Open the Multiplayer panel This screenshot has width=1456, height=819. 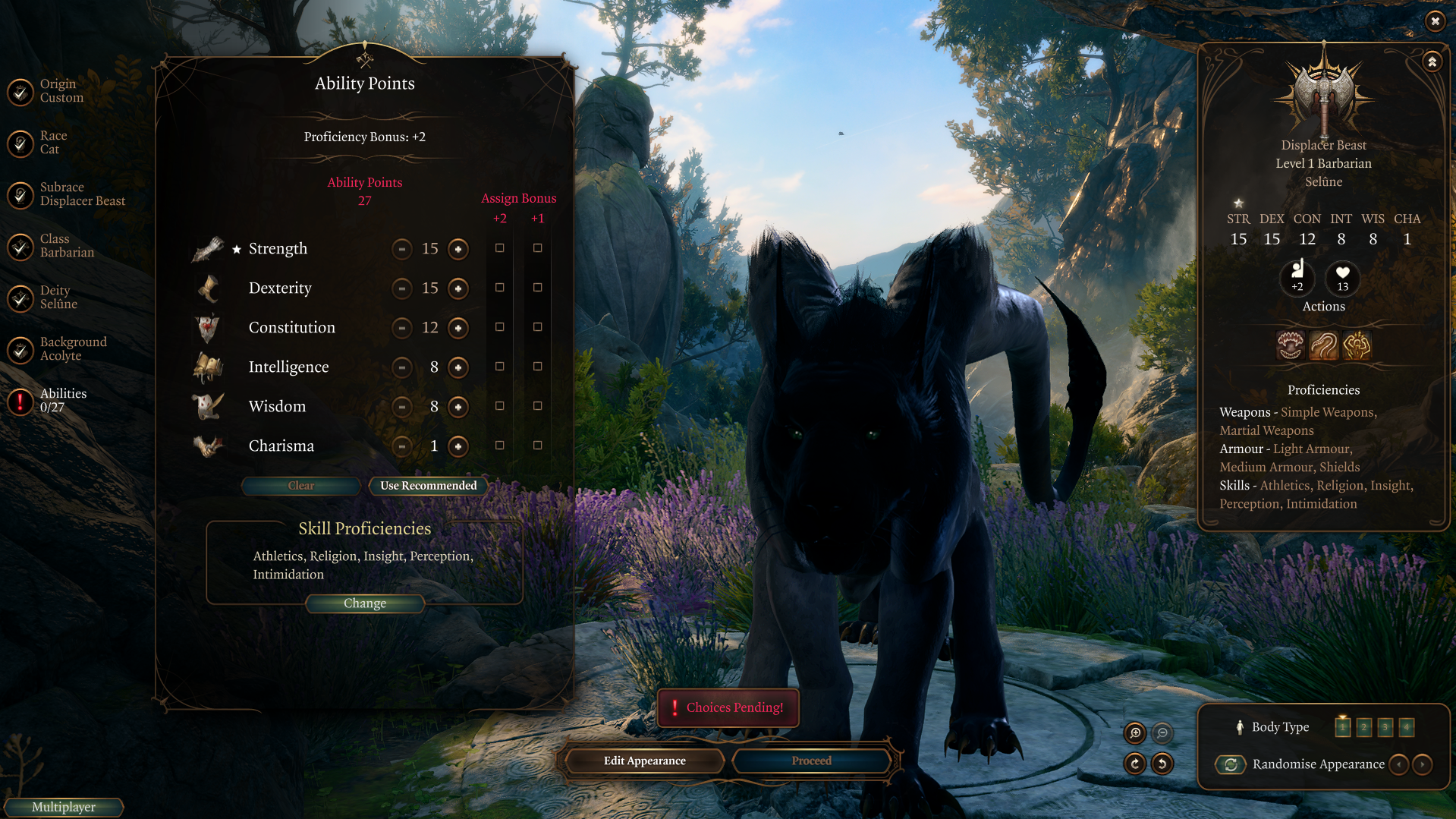(64, 807)
